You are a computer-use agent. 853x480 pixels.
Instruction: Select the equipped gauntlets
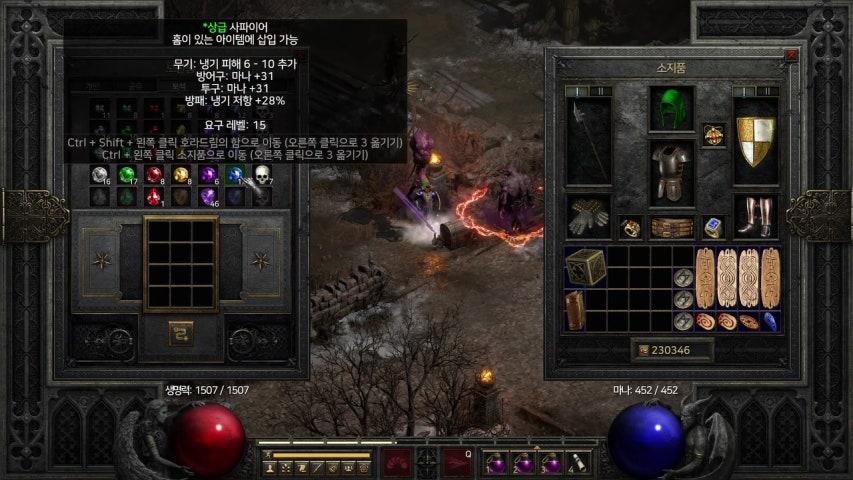(587, 215)
